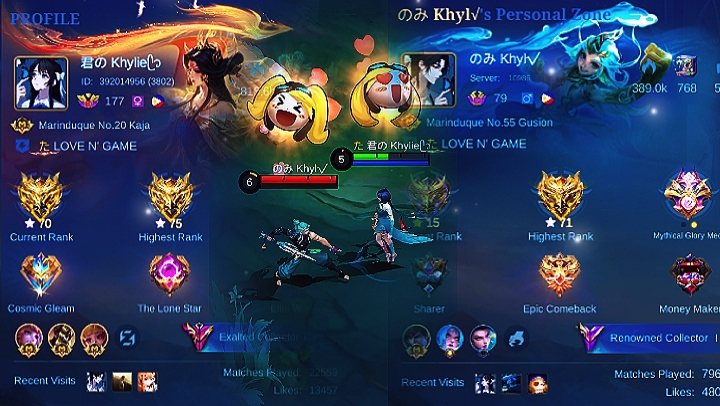Open the Exalted Collector title
Image resolution: width=720 pixels, height=406 pixels.
[x=240, y=337]
